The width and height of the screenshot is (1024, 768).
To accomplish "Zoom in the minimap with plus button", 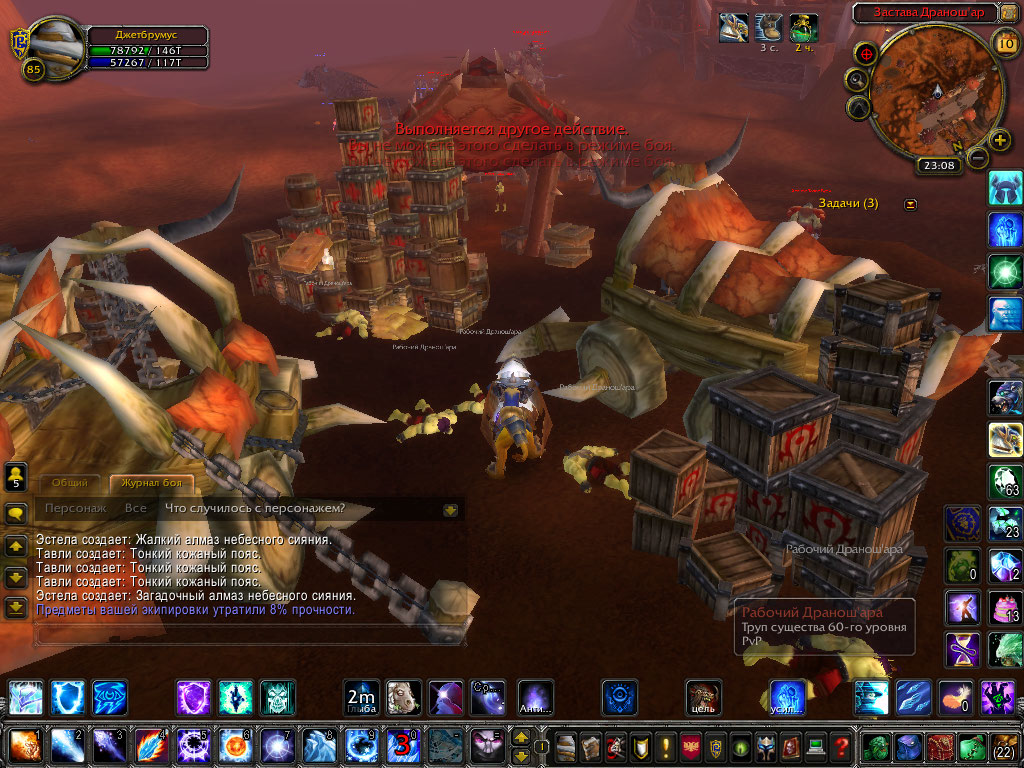I will point(999,140).
